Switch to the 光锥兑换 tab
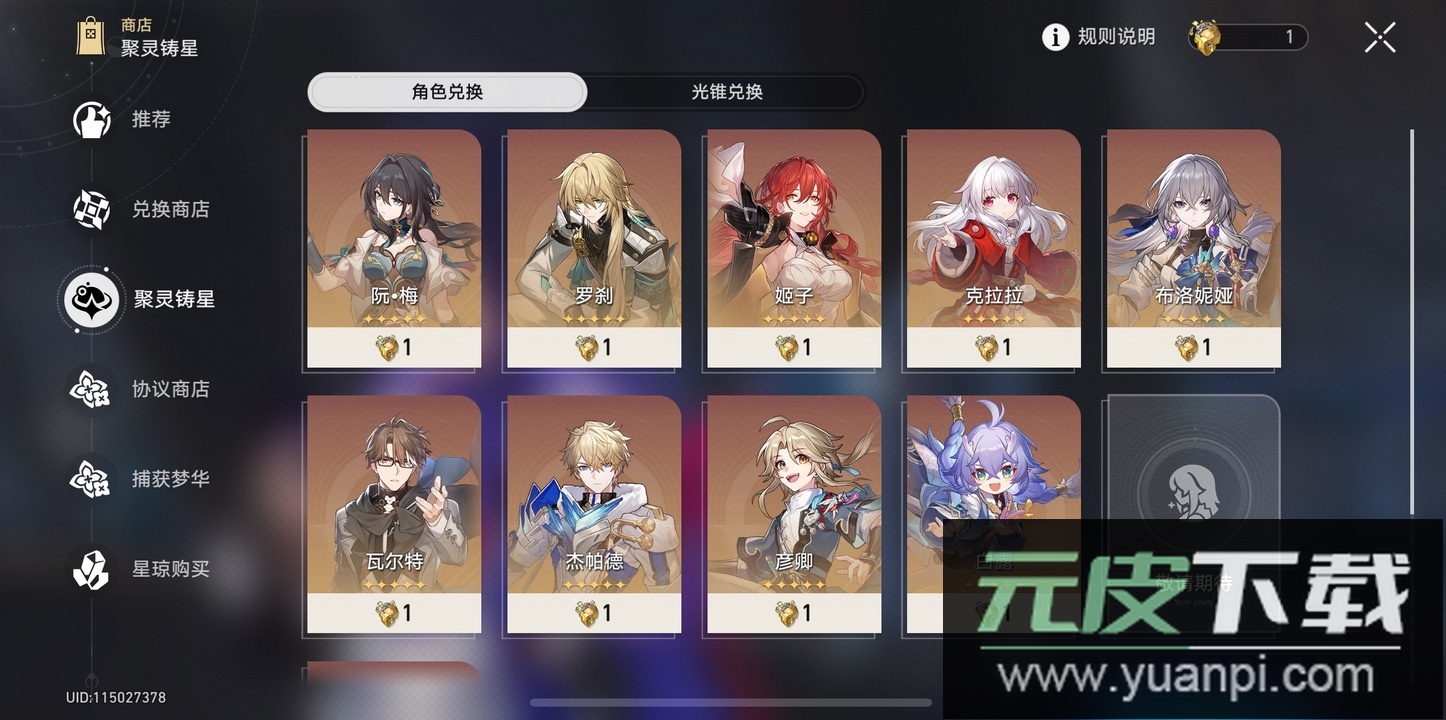This screenshot has width=1446, height=720. coord(724,92)
